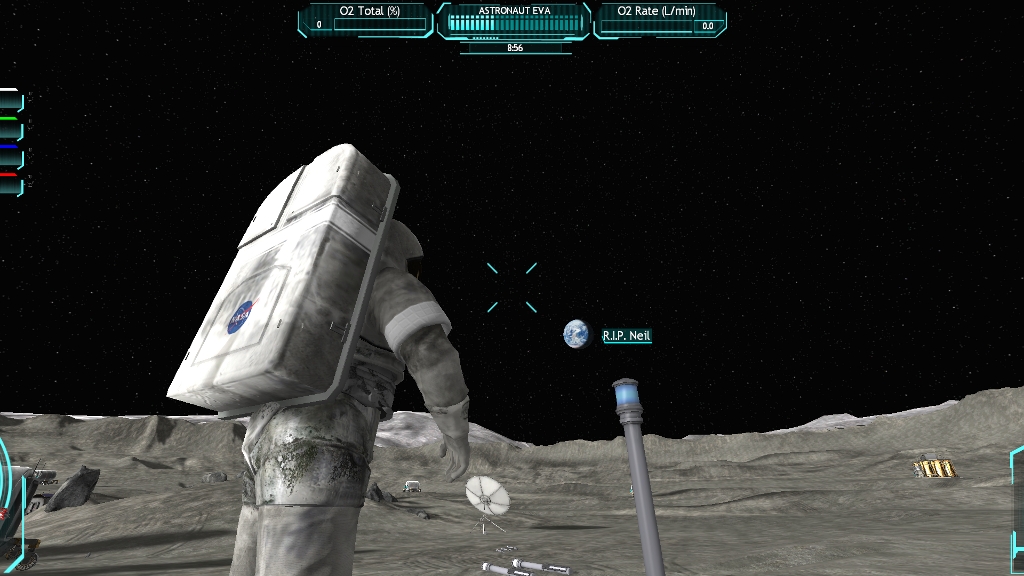
Task: Select the green player status slot
Action: click(x=11, y=129)
